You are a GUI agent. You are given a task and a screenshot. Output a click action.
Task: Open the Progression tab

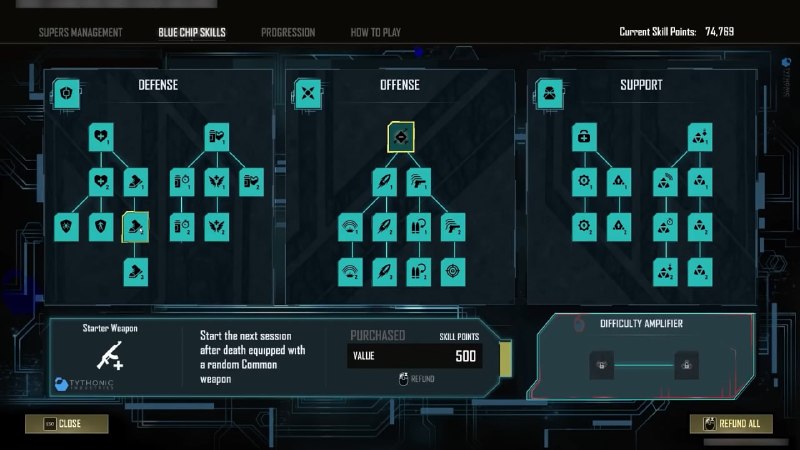(x=288, y=32)
